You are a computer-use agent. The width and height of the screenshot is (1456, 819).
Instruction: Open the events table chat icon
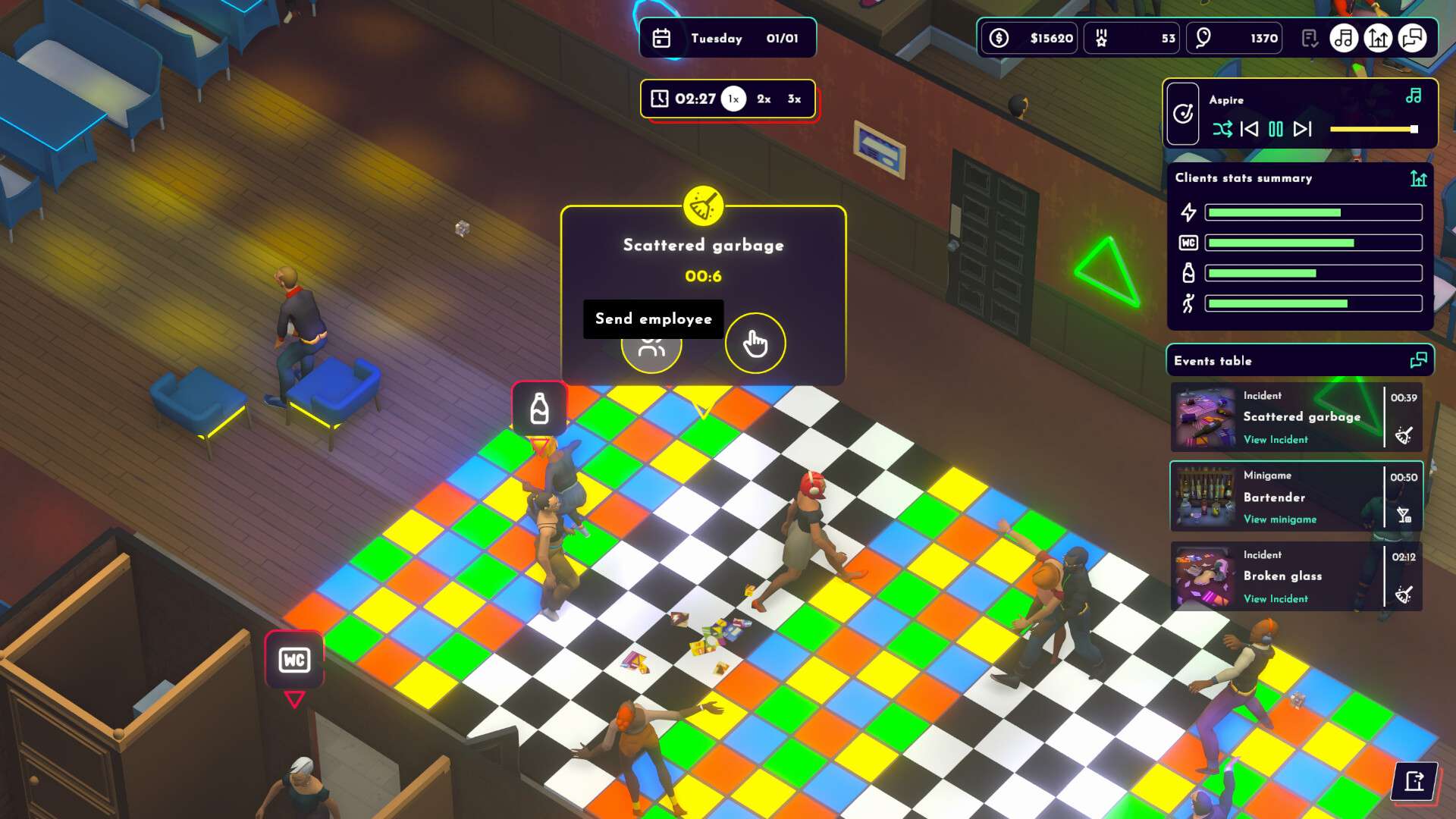pos(1417,359)
